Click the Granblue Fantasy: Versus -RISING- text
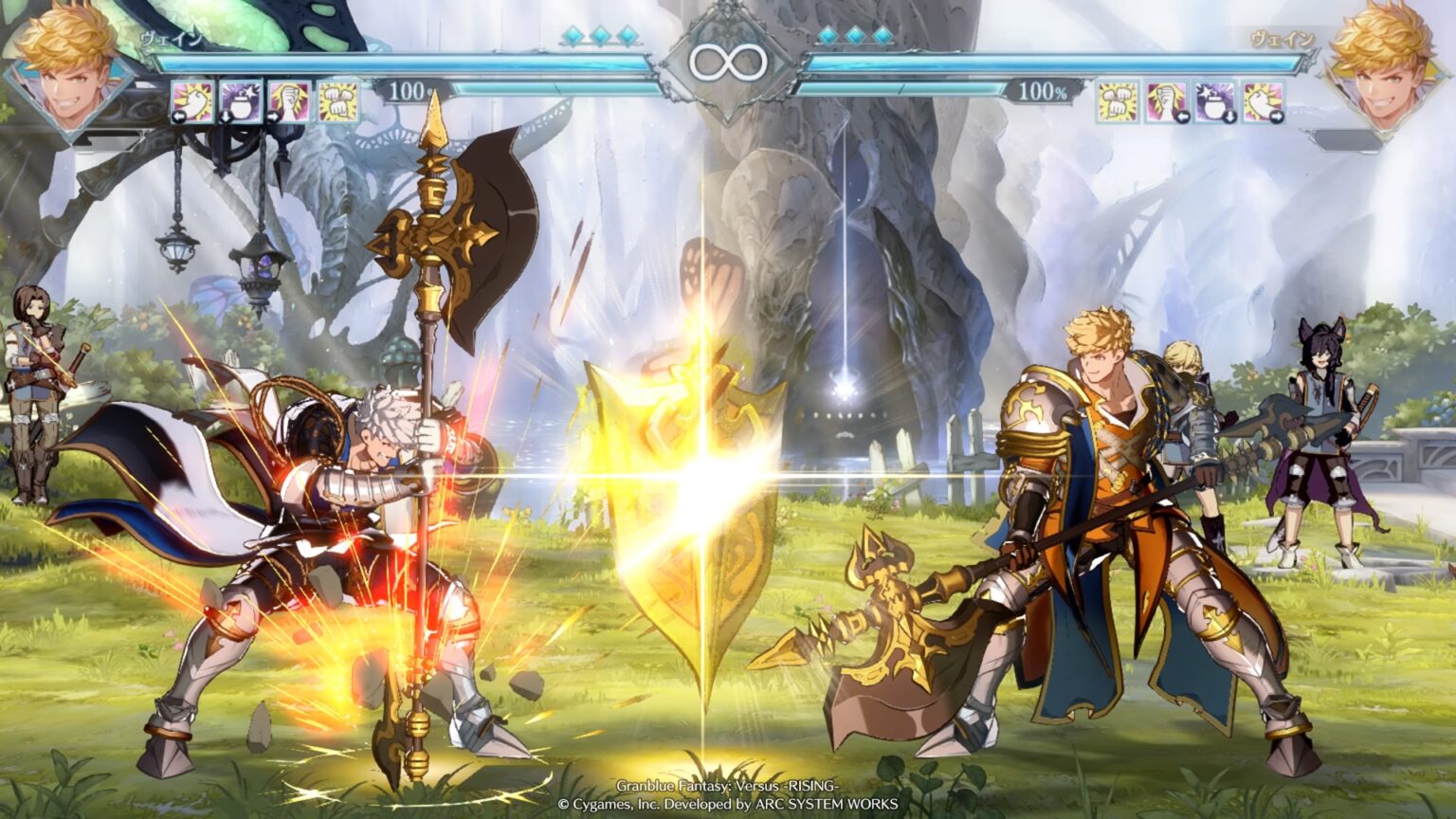 tap(727, 784)
